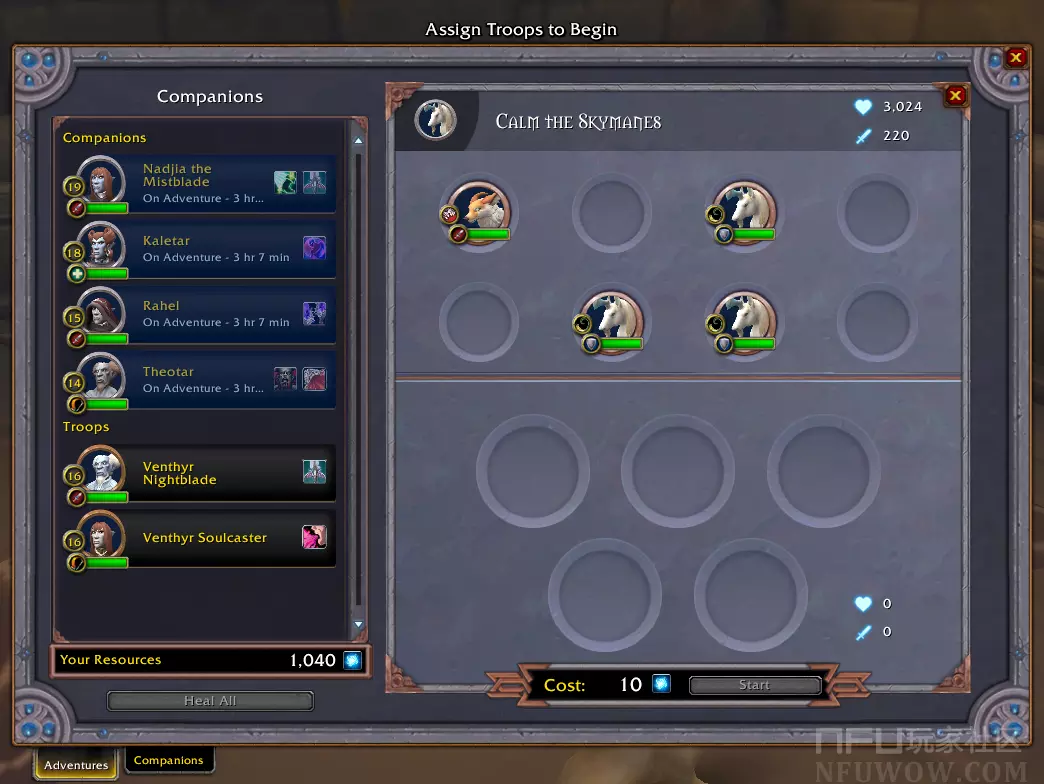Click the scroll-down arrow in companions list
The width and height of the screenshot is (1044, 784).
pos(360,625)
